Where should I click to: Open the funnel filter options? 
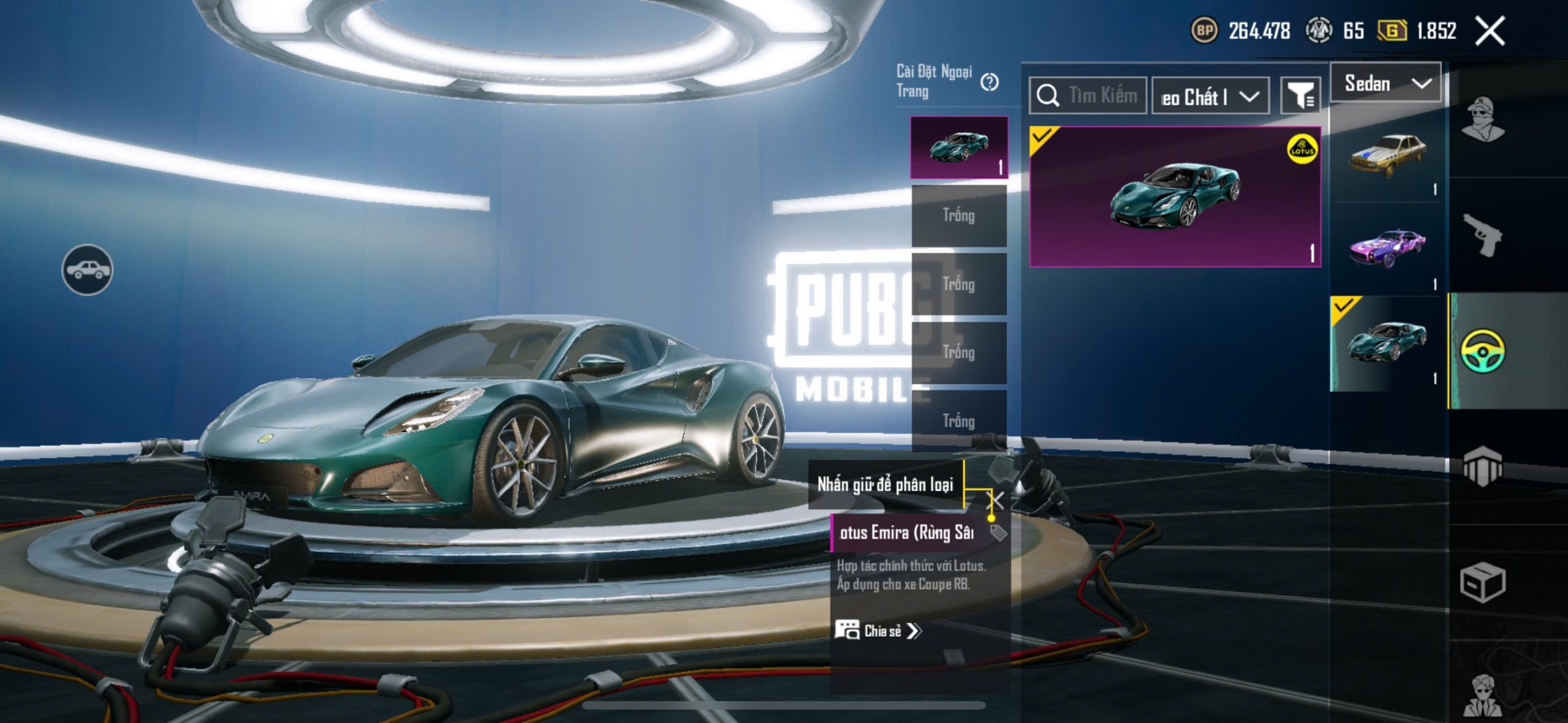click(1300, 96)
